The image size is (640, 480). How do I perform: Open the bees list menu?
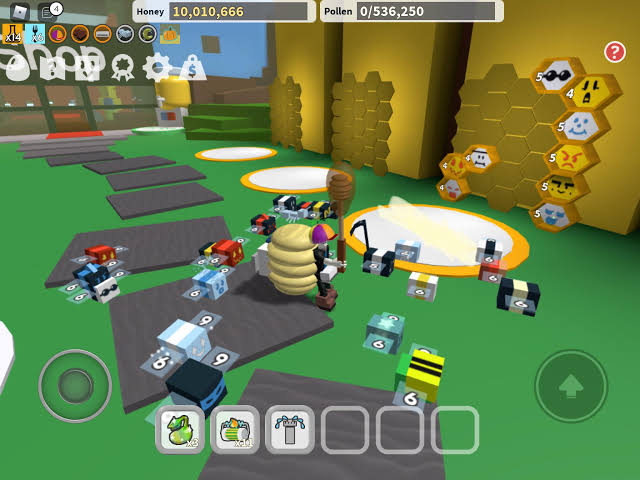pyautogui.click(x=88, y=67)
